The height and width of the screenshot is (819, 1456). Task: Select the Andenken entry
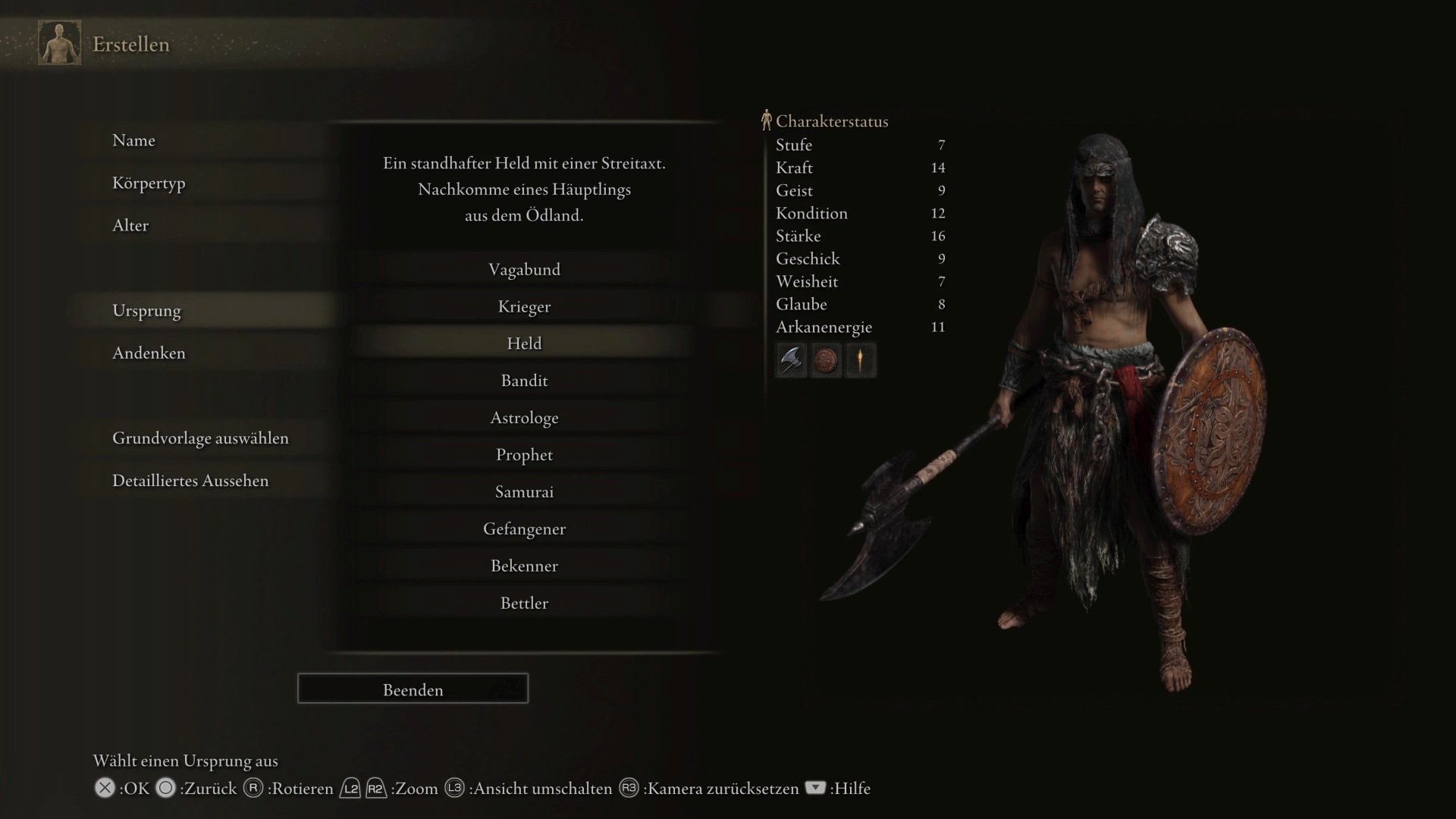tap(149, 353)
